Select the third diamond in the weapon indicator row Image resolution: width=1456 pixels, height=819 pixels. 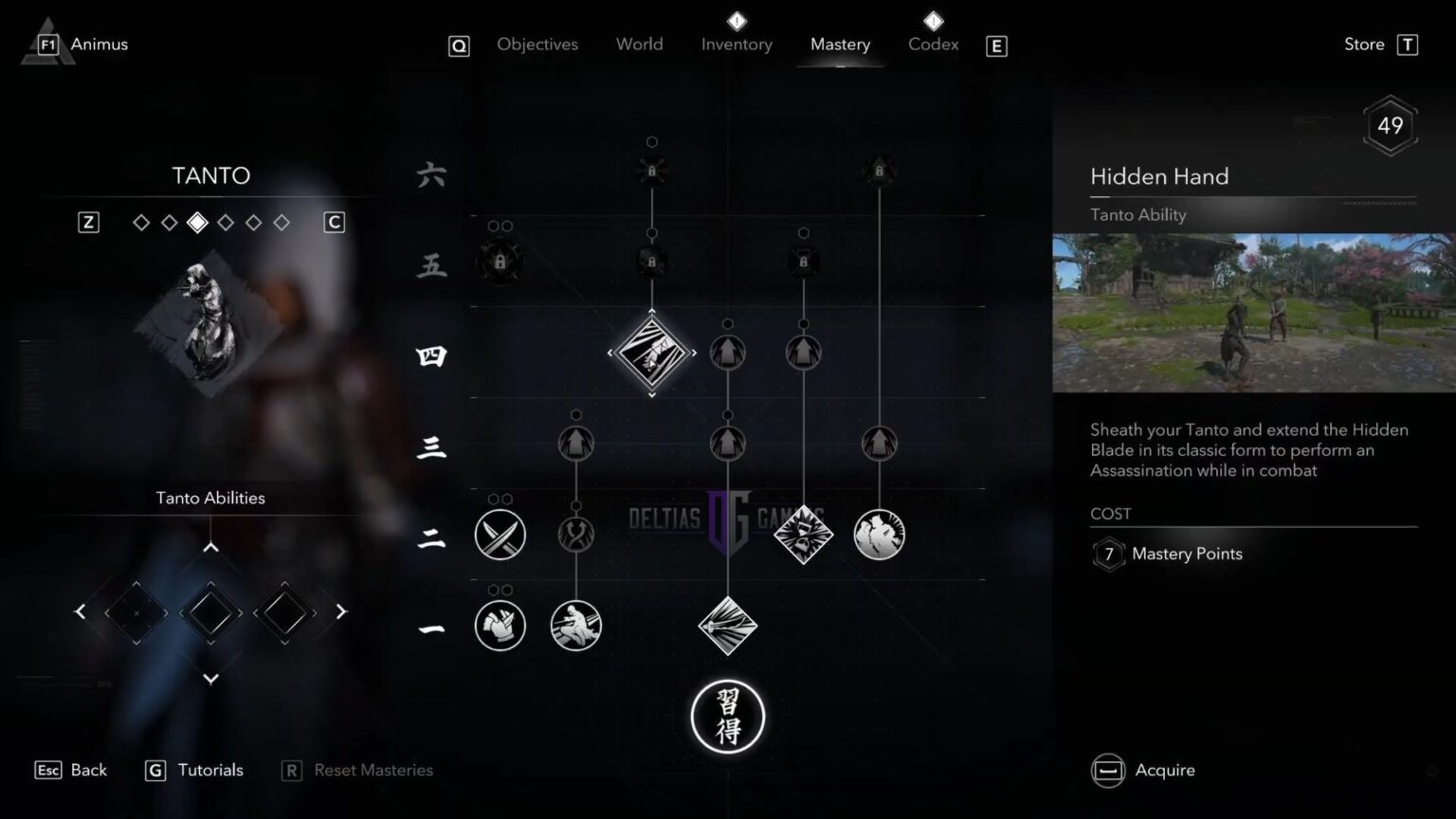[198, 222]
